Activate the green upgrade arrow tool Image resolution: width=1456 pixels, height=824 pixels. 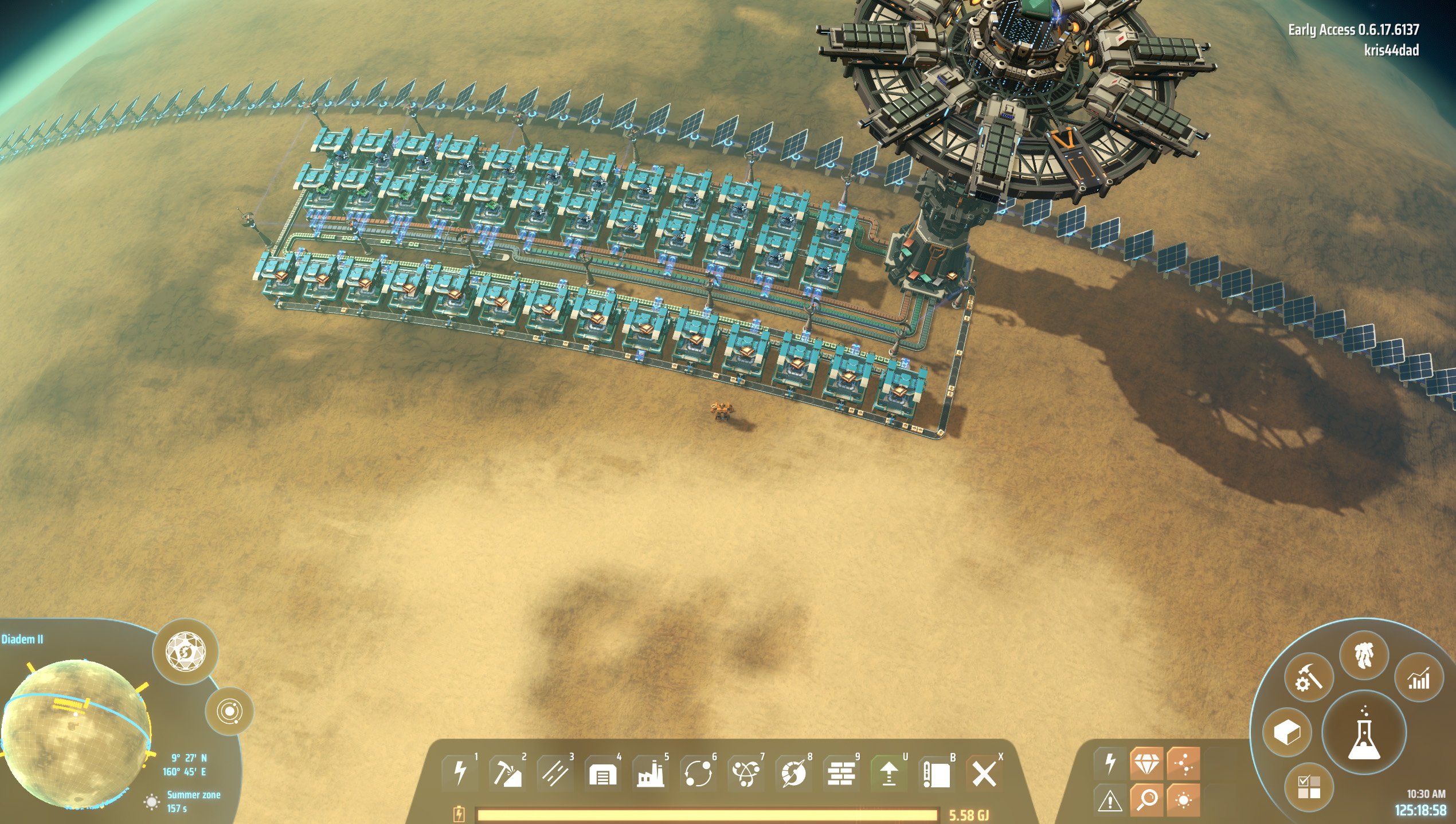[889, 773]
